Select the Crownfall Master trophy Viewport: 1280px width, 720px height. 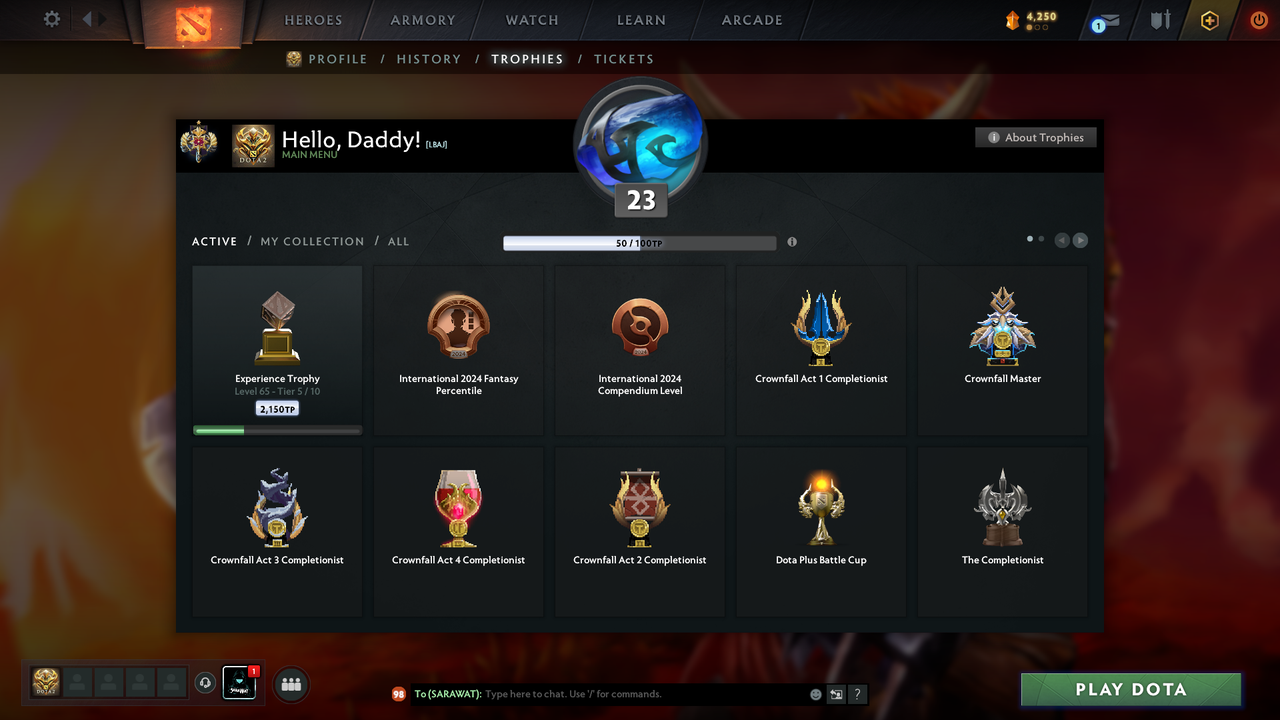click(x=1002, y=348)
